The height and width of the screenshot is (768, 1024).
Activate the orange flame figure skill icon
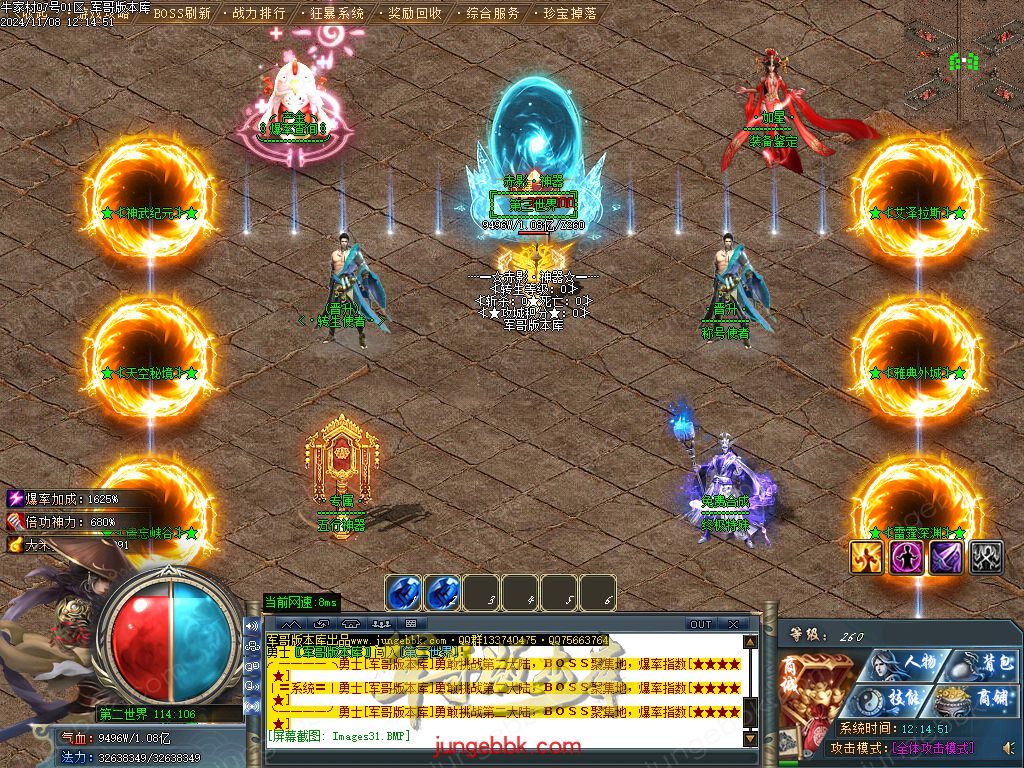click(x=866, y=558)
